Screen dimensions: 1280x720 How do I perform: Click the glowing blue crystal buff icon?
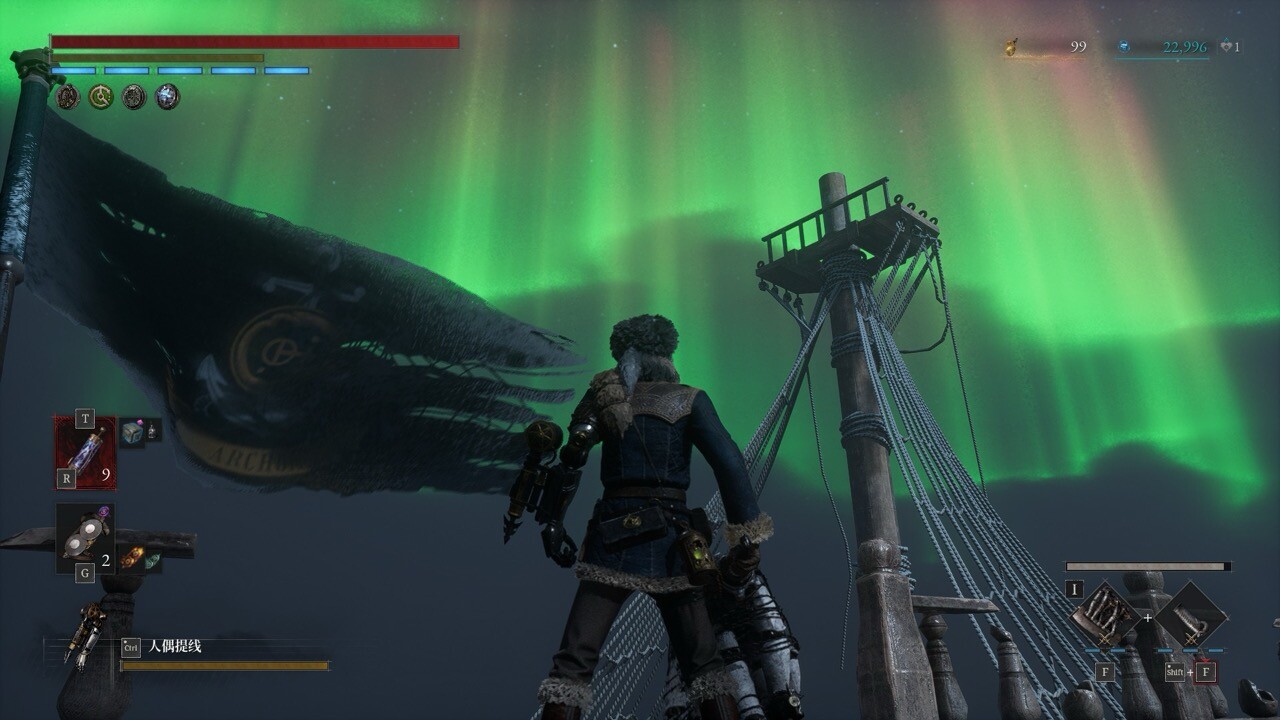pos(168,97)
